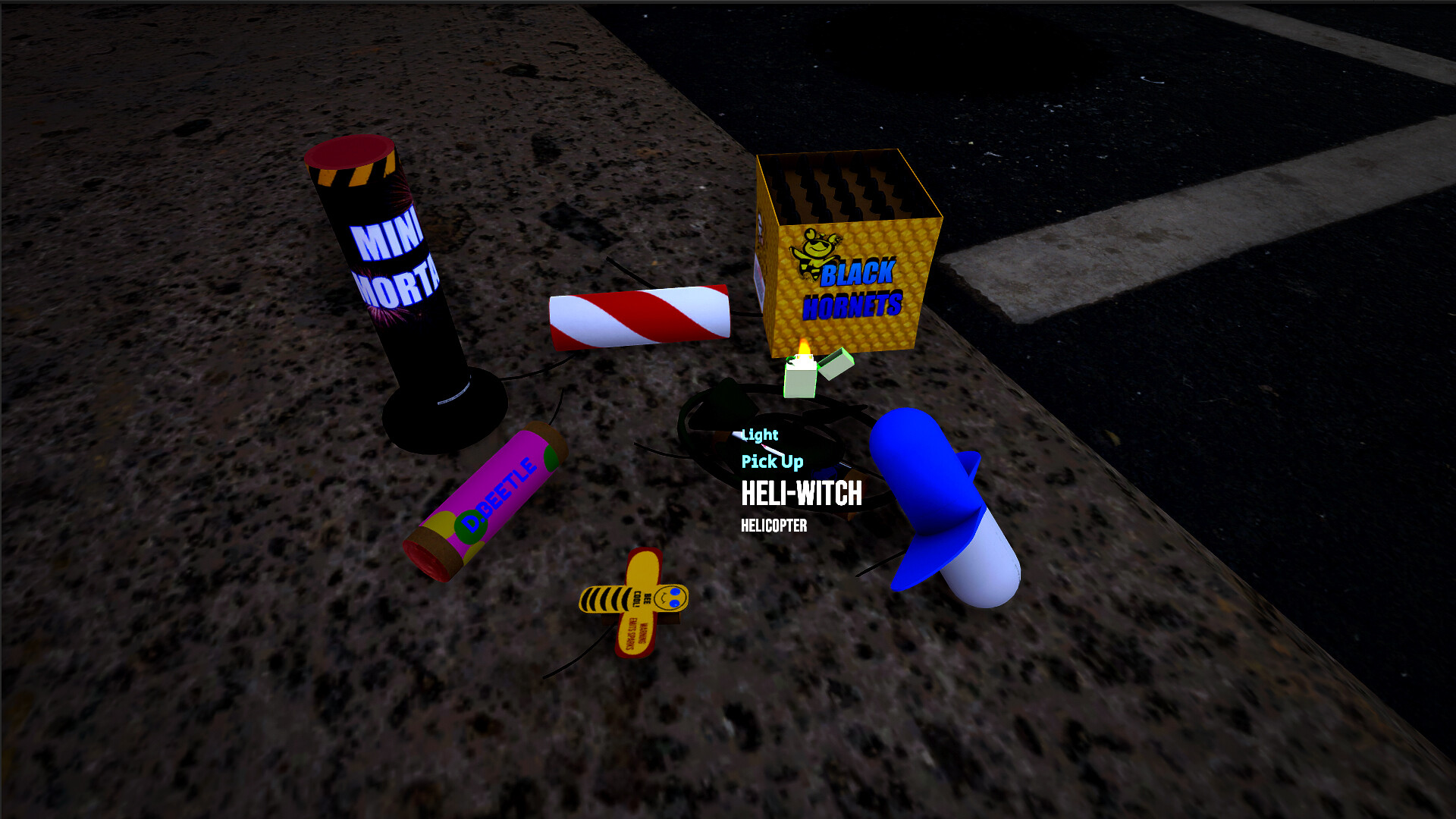Click the Light action prompt
This screenshot has height=819, width=1456.
[x=758, y=434]
